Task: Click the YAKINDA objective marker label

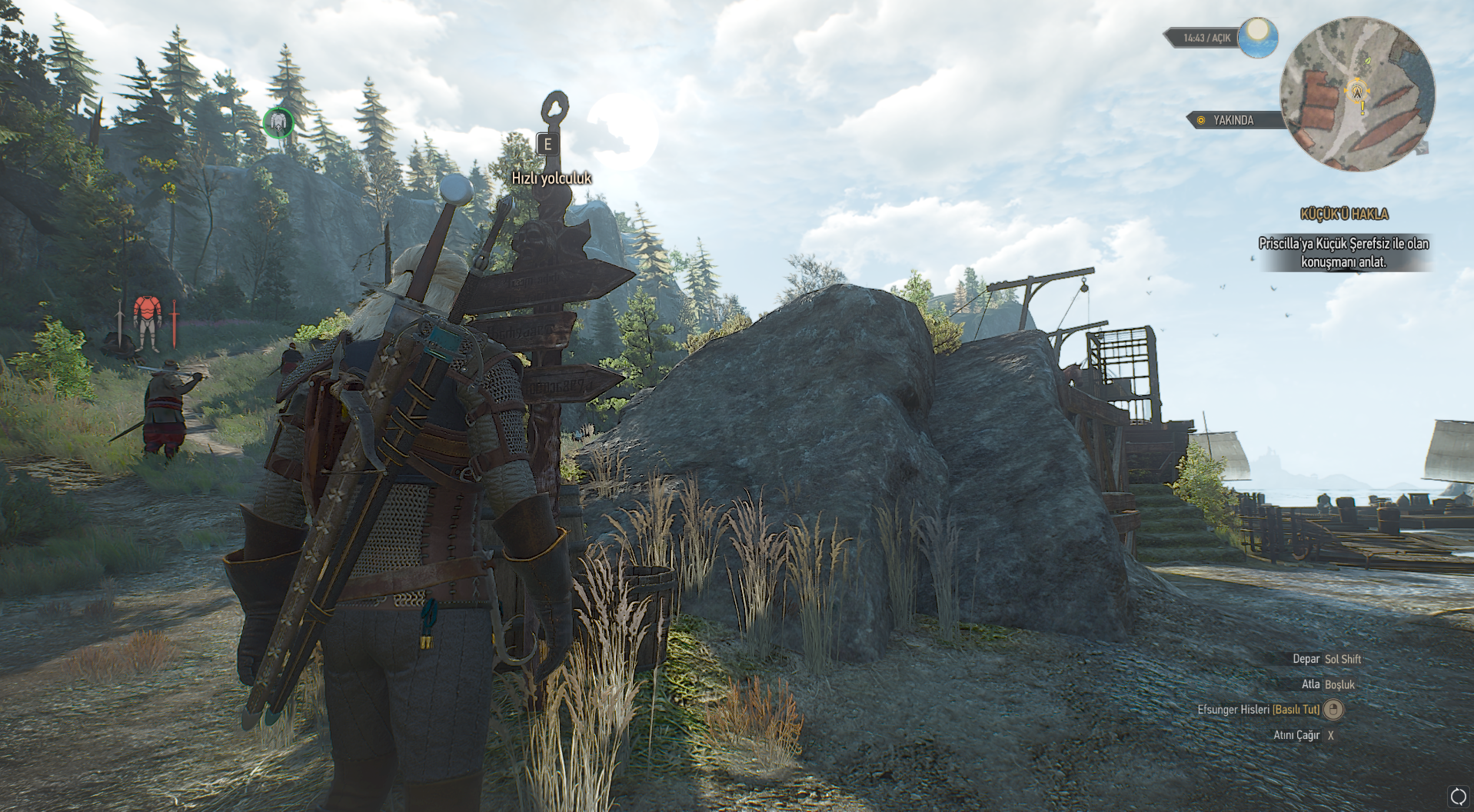Action: (x=1233, y=120)
